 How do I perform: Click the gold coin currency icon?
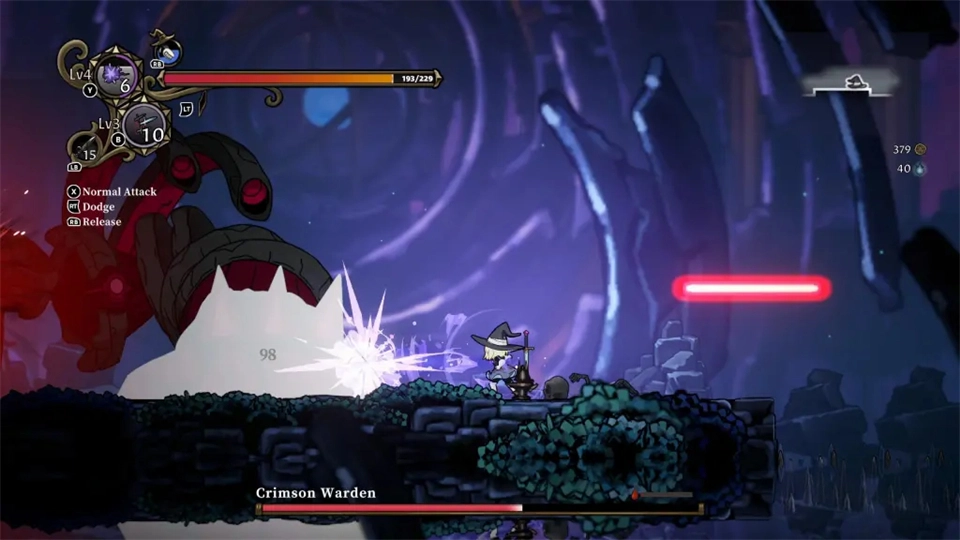click(x=921, y=149)
